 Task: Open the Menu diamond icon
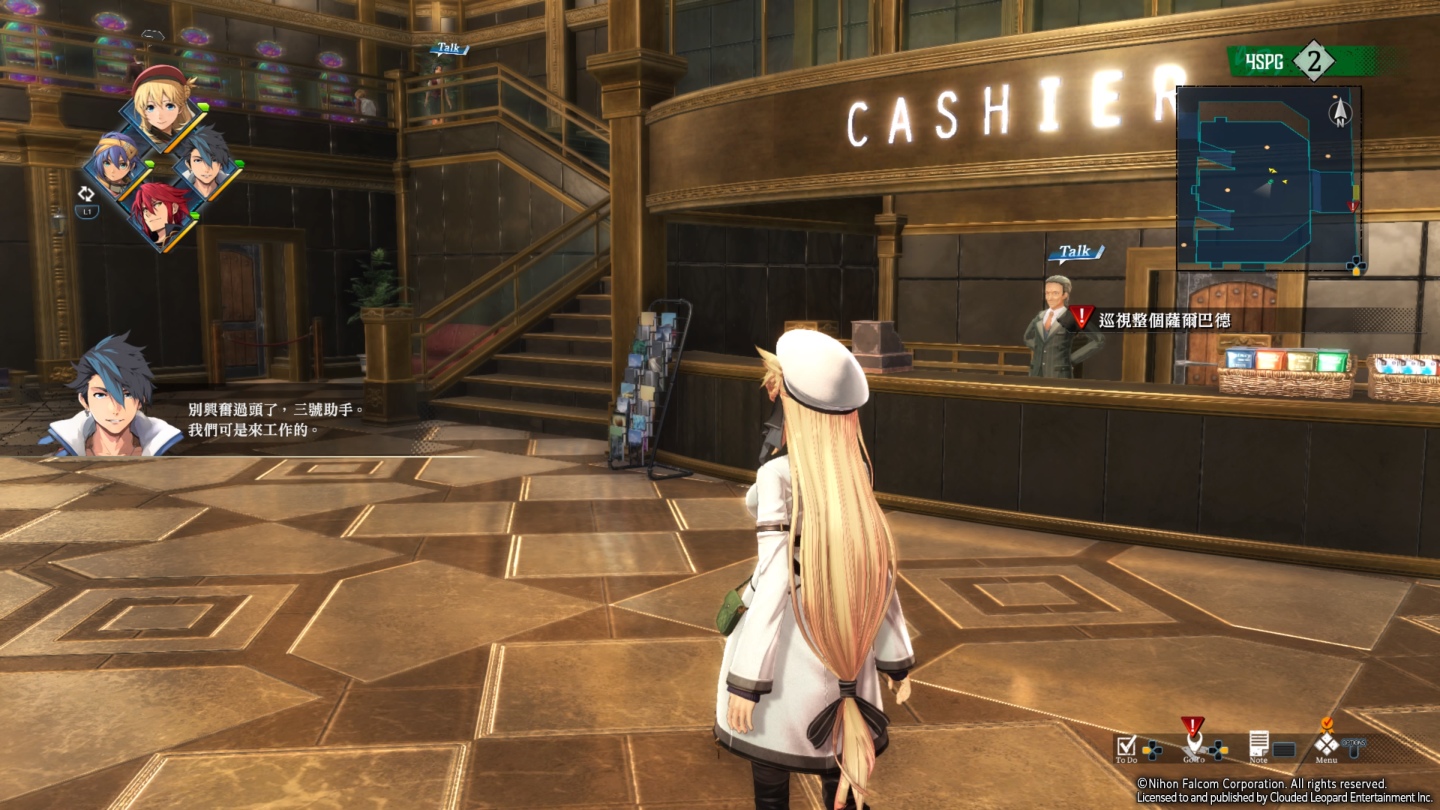click(x=1326, y=743)
